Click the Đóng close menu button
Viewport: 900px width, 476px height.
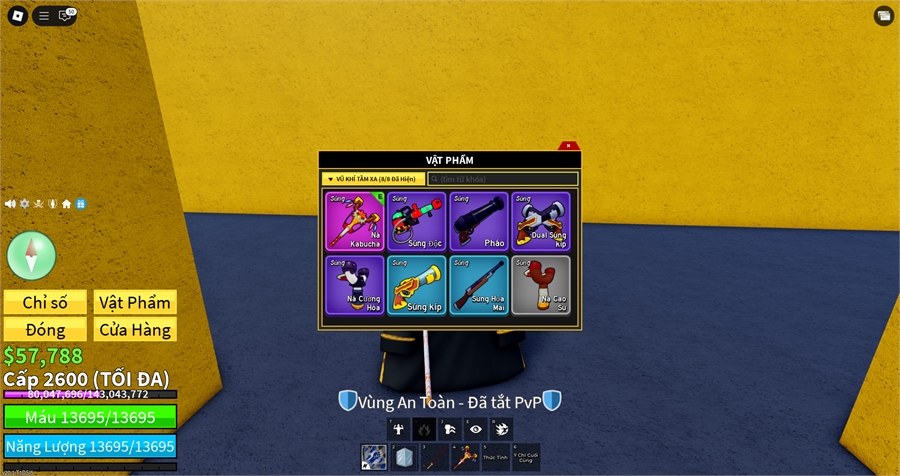click(x=44, y=330)
